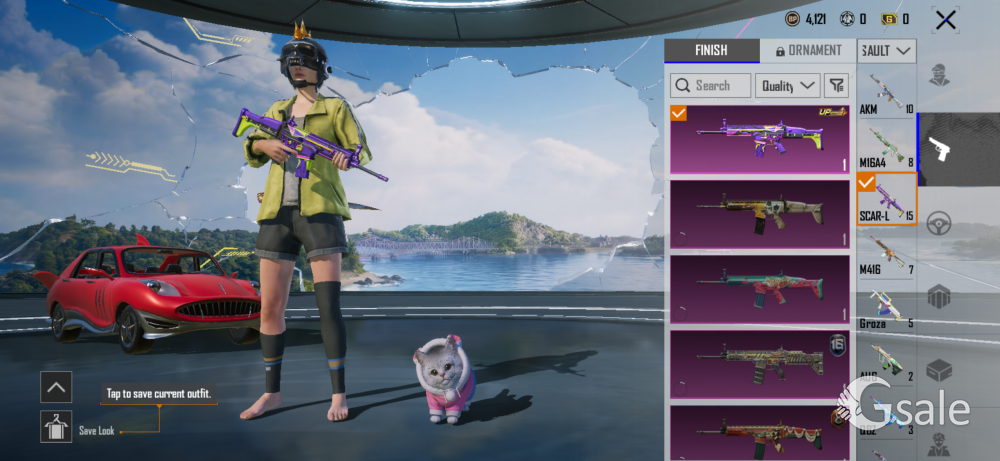Select SCAR-L in the weapon list
Viewport: 1000px width, 461px height.
click(x=886, y=198)
